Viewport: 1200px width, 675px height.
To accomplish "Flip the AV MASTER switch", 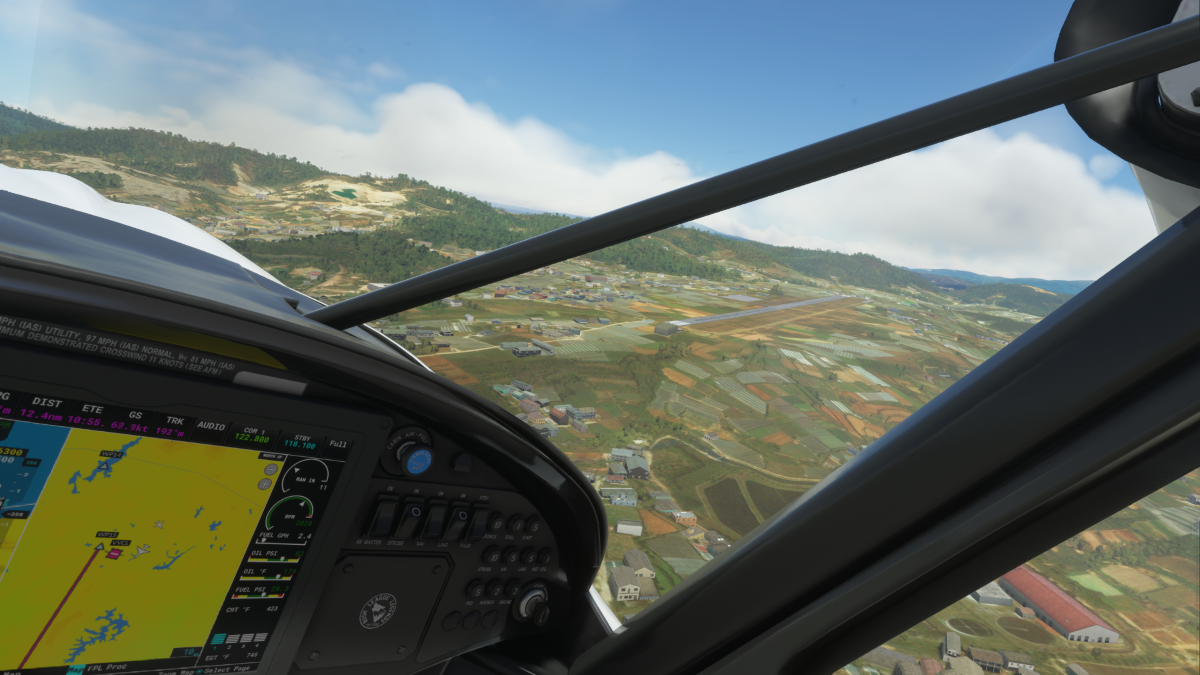I will [x=383, y=517].
